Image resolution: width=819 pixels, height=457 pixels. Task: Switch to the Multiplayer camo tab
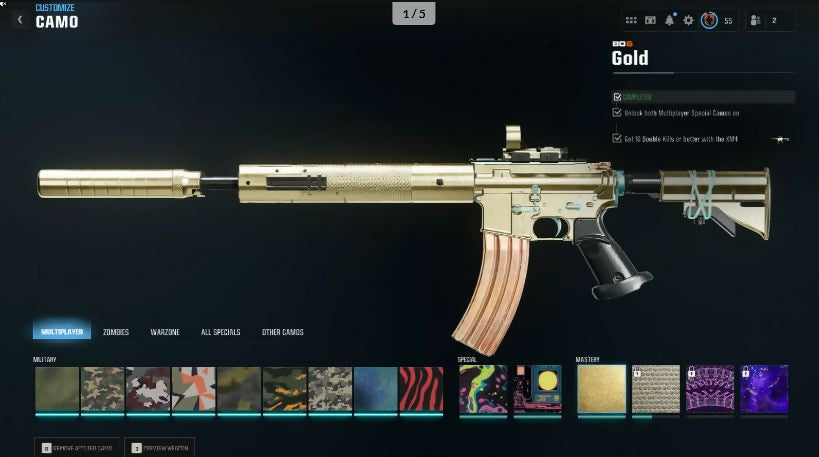click(61, 331)
